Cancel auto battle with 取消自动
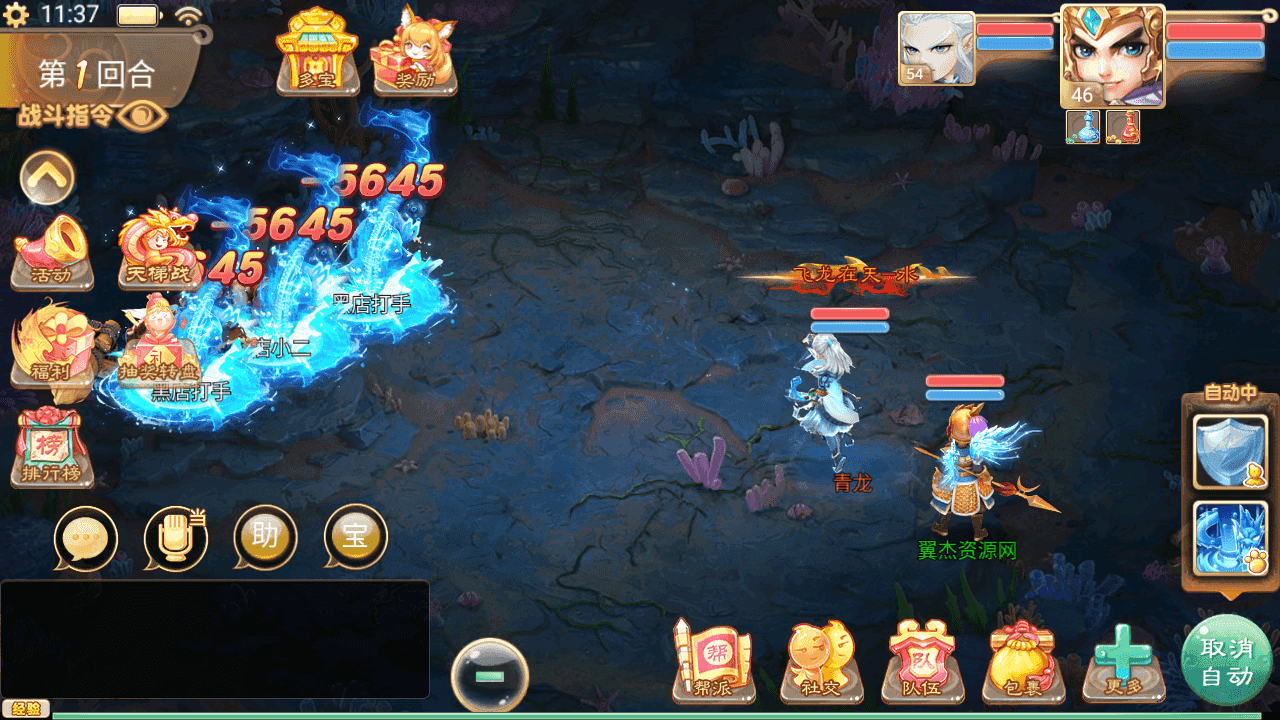 pyautogui.click(x=1226, y=662)
